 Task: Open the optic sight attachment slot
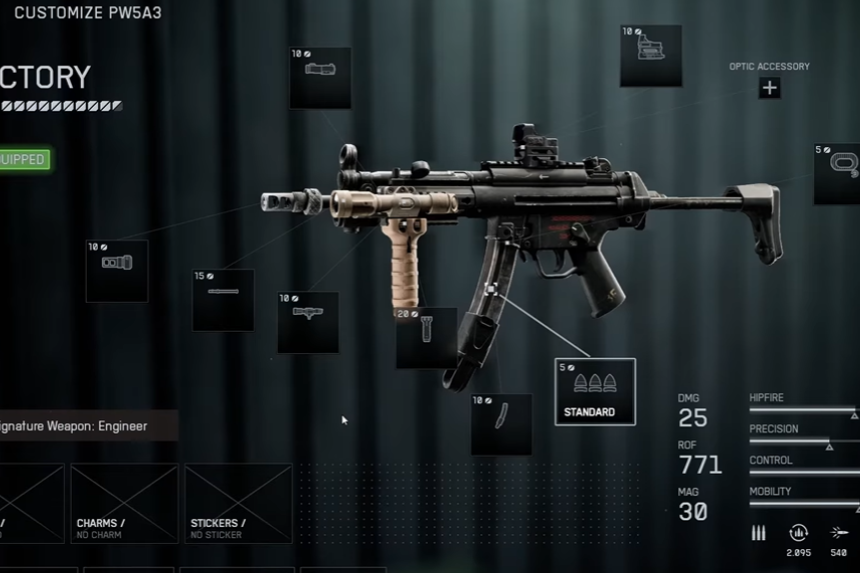(x=651, y=56)
